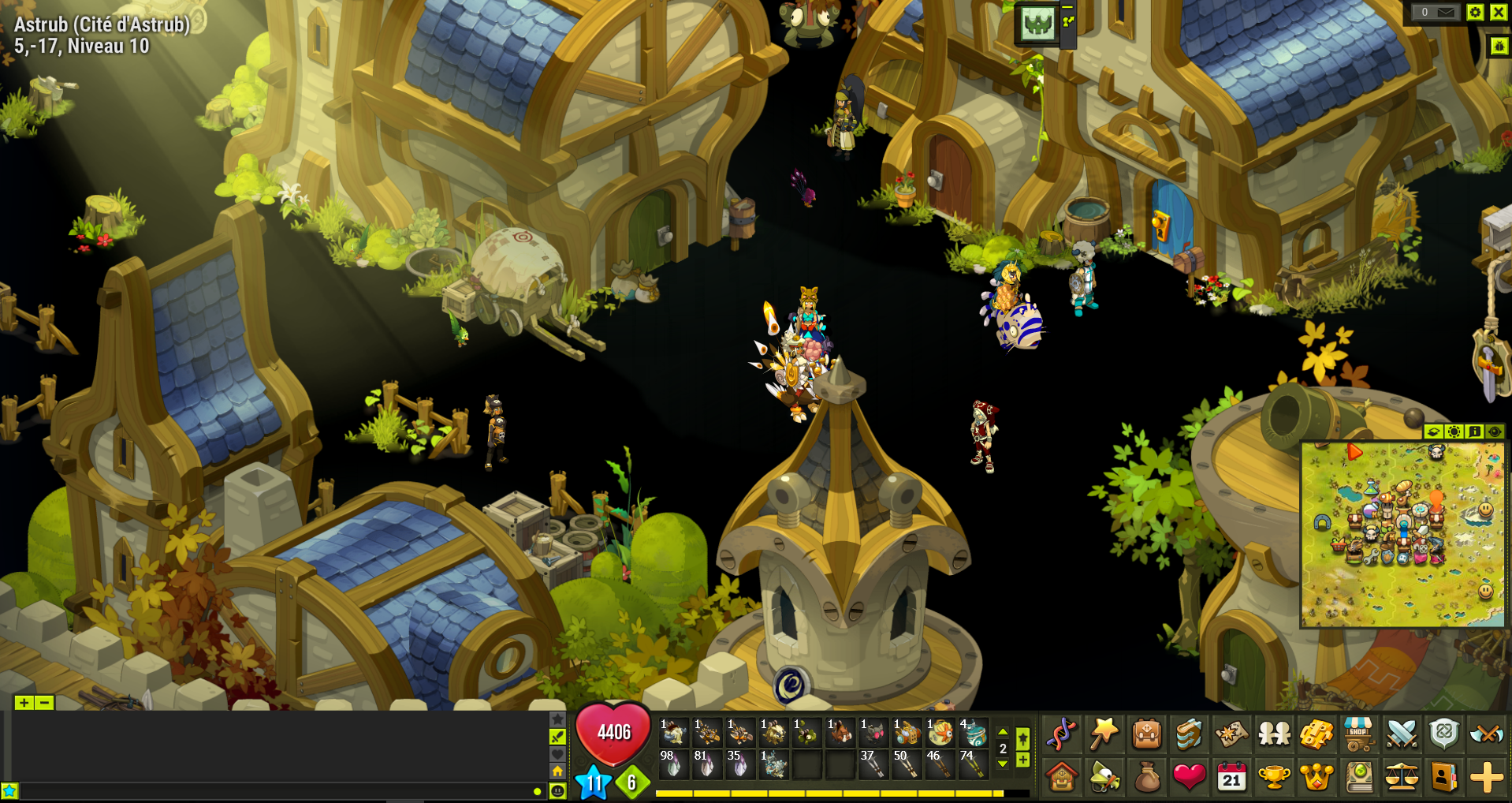Image resolution: width=1512 pixels, height=803 pixels.
Task: Open the friends list icon
Action: (1274, 734)
